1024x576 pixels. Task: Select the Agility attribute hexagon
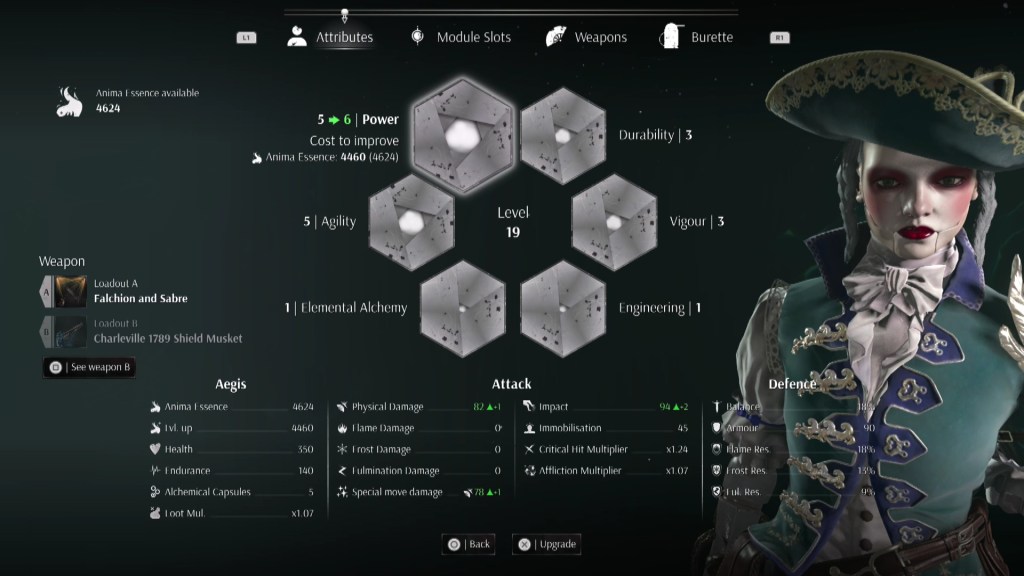(410, 222)
